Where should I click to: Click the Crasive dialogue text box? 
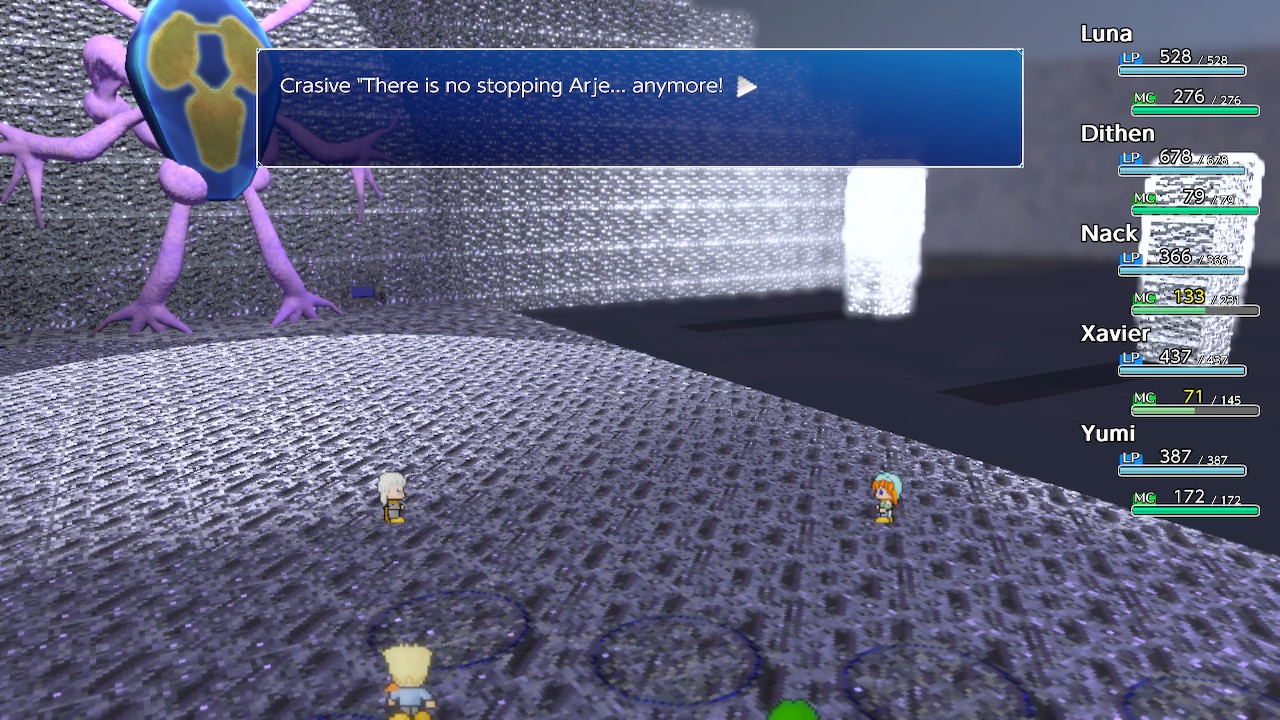tap(638, 108)
